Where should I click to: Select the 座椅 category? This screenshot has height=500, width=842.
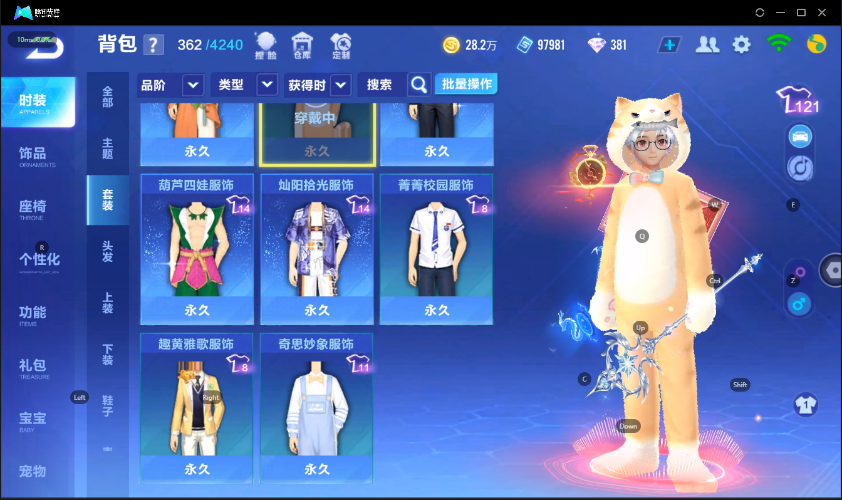tap(37, 208)
